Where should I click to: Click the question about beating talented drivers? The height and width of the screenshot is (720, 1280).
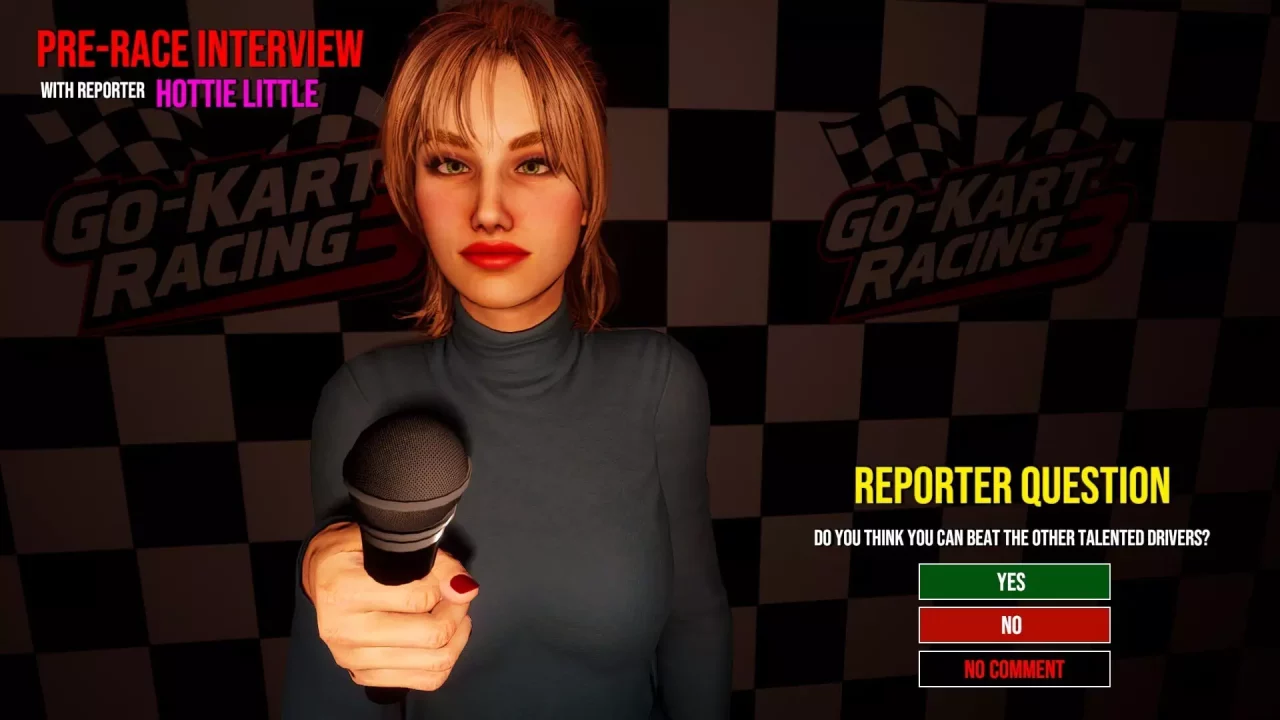tap(1013, 535)
